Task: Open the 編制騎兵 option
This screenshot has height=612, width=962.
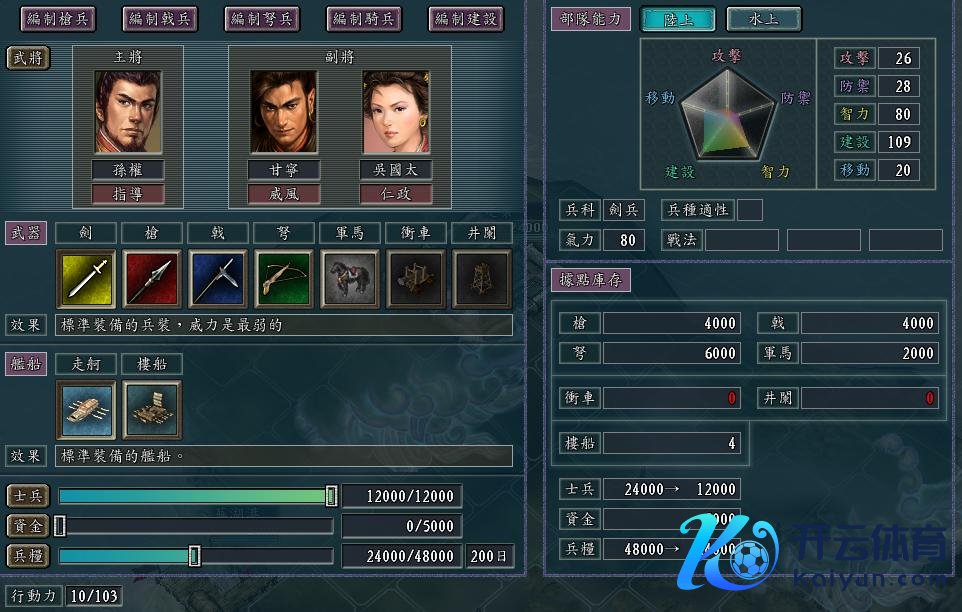Action: (x=364, y=18)
